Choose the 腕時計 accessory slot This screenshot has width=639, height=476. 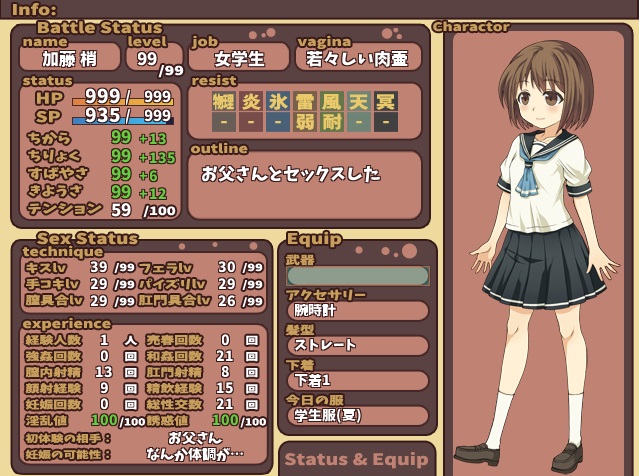pyautogui.click(x=357, y=311)
